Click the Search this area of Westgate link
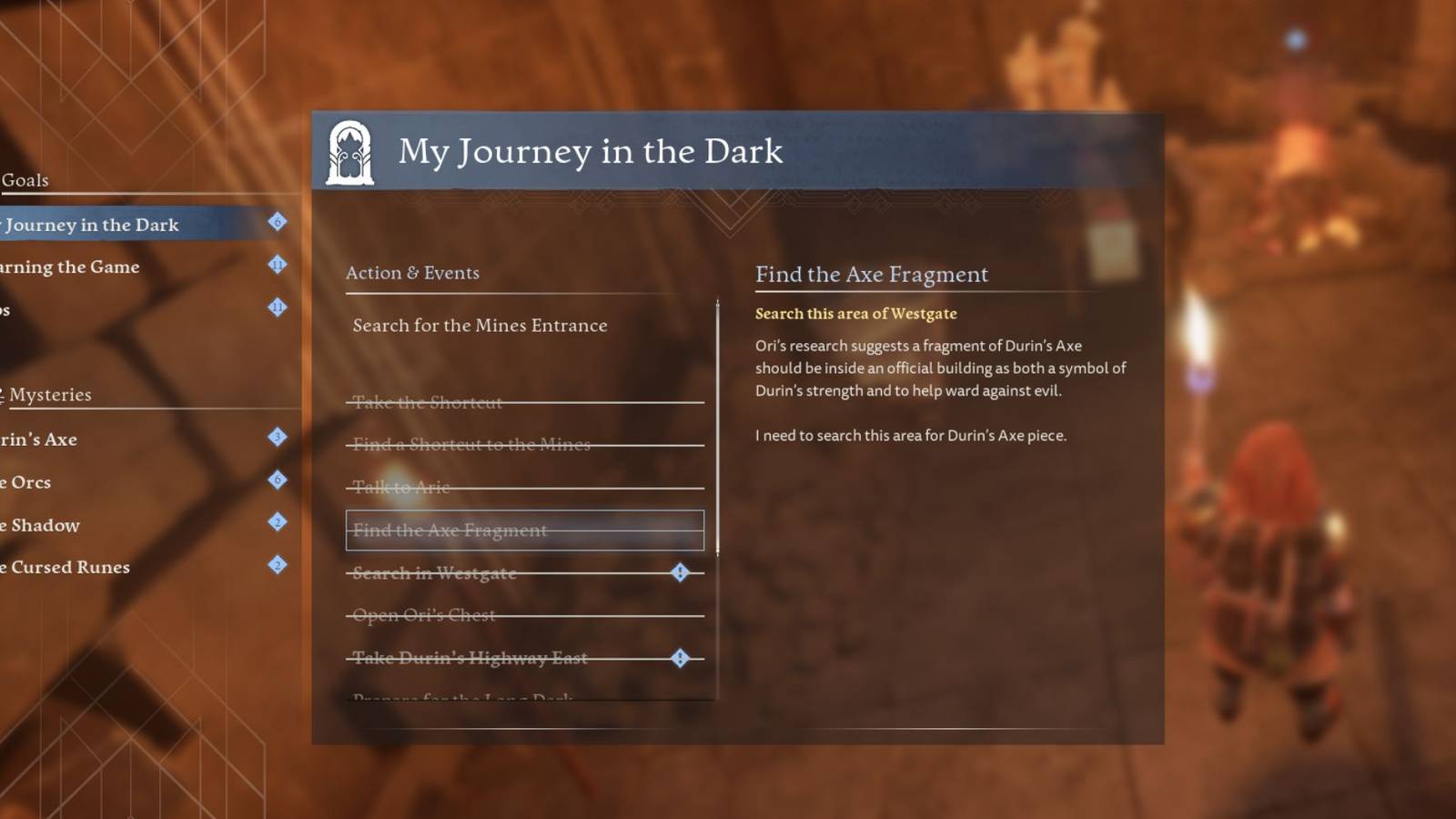Viewport: 1456px width, 819px height. coord(855,313)
